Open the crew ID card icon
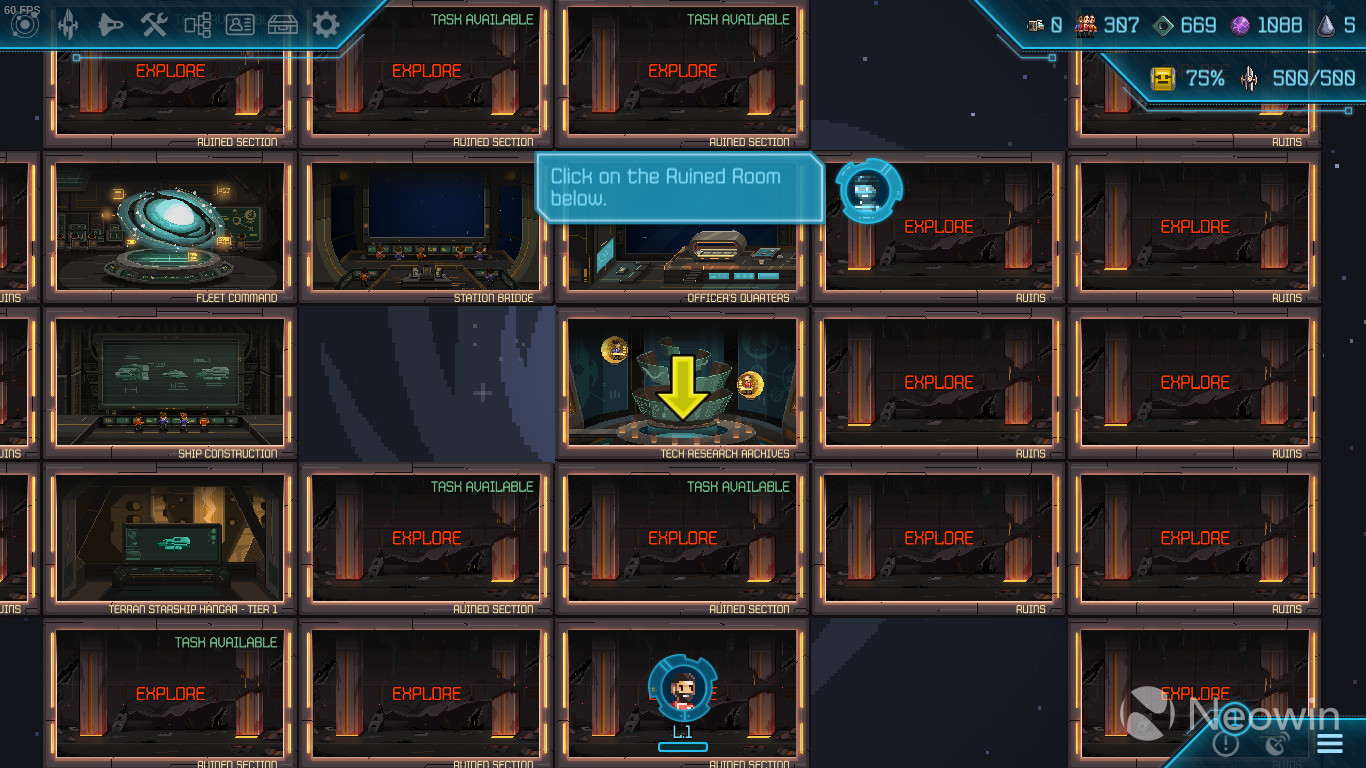The image size is (1366, 768). [x=239, y=25]
